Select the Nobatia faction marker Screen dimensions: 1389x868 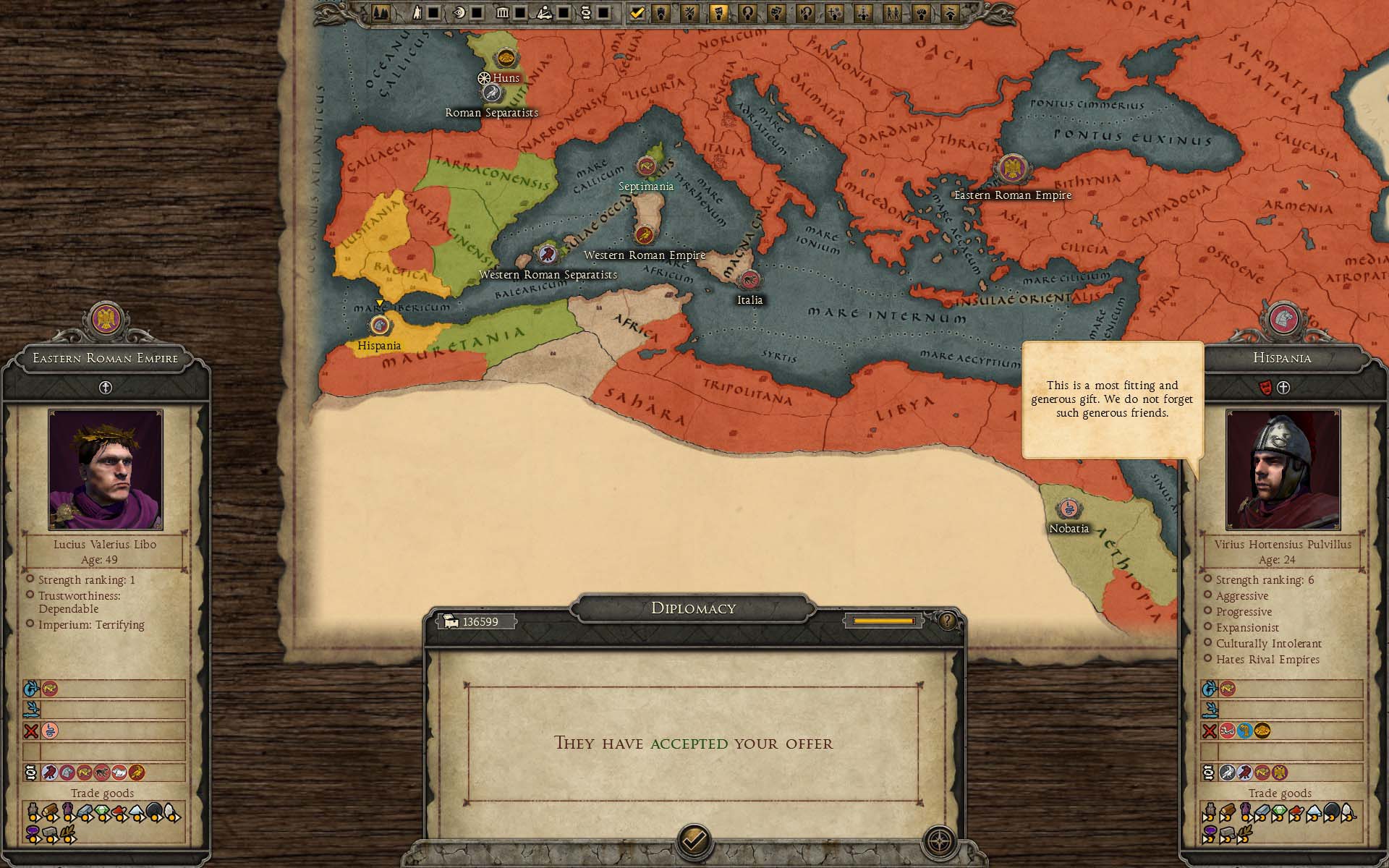tap(1069, 509)
